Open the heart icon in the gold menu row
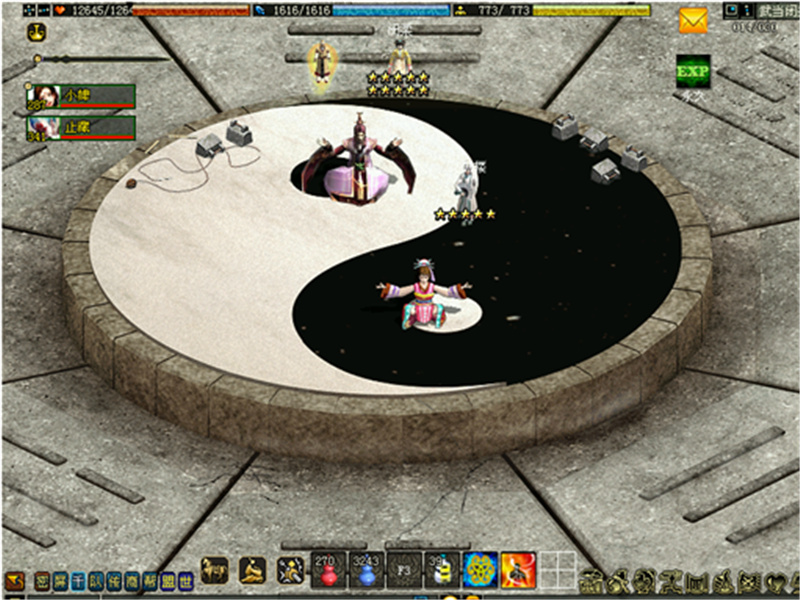Viewport: 800px width, 600px height. click(772, 579)
